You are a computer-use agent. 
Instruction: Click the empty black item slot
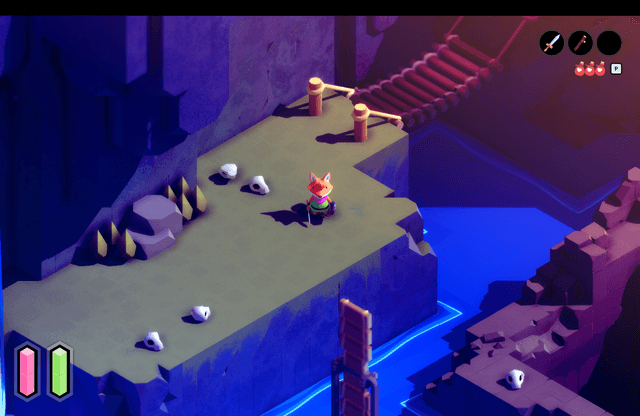coord(609,43)
